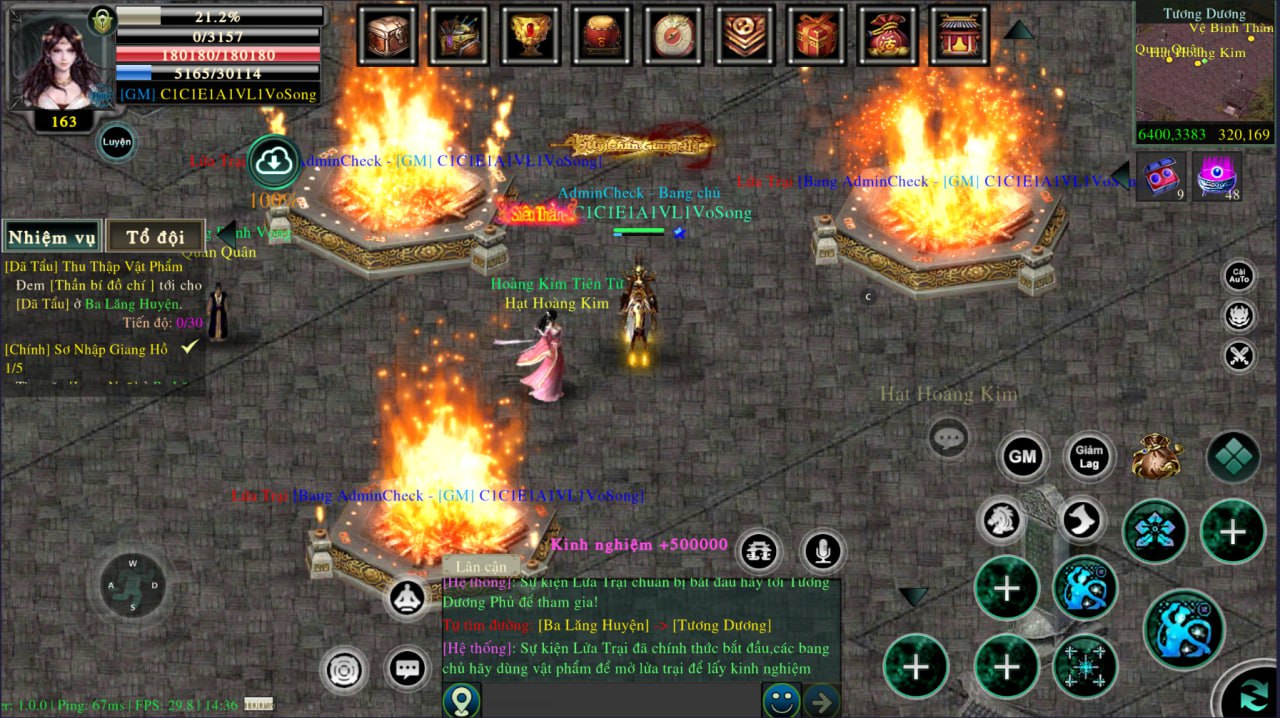Click the cloud download button
1280x718 pixels.
(274, 162)
